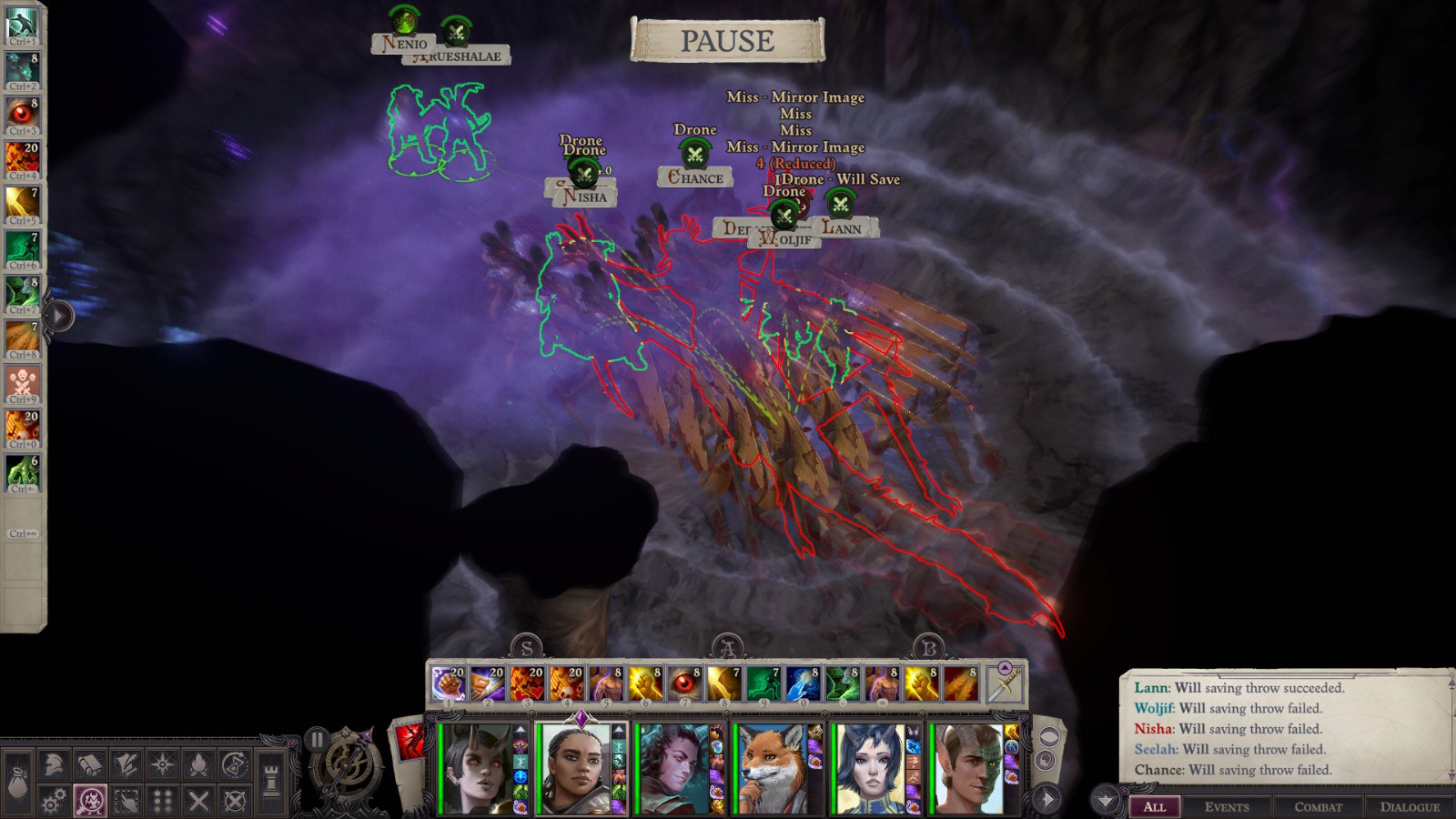This screenshot has width=1456, height=819.
Task: Switch to the Dialogue log tab
Action: tap(1411, 806)
